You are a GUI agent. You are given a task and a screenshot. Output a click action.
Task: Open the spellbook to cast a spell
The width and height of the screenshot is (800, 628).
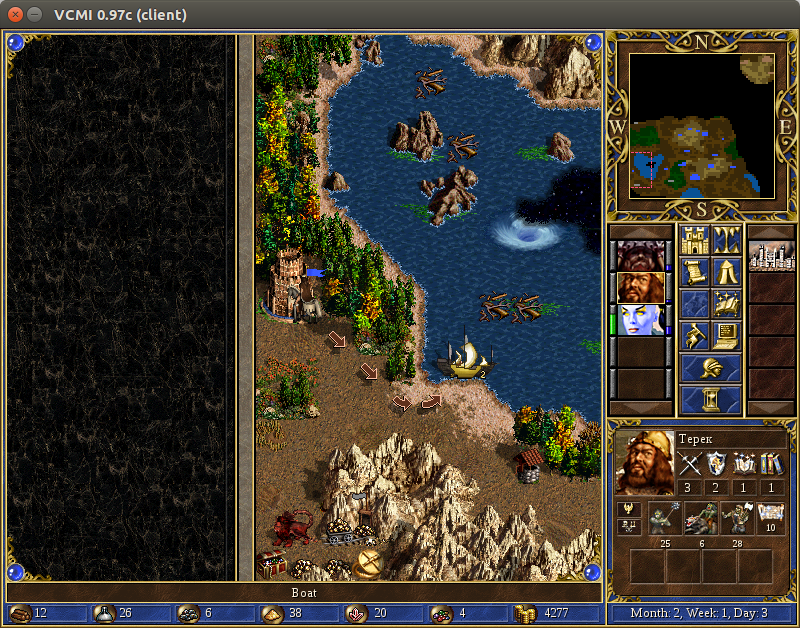pos(726,304)
